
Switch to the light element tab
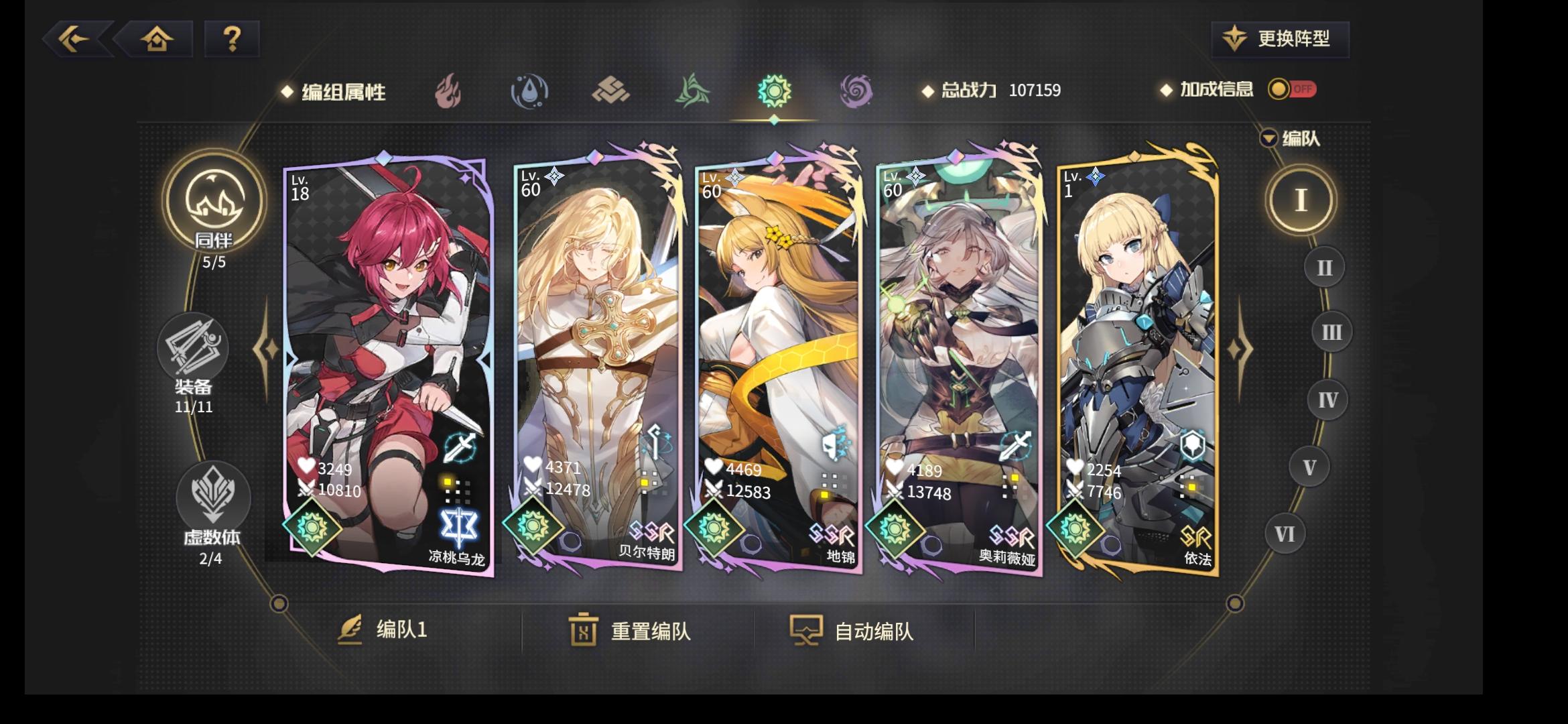tap(774, 91)
